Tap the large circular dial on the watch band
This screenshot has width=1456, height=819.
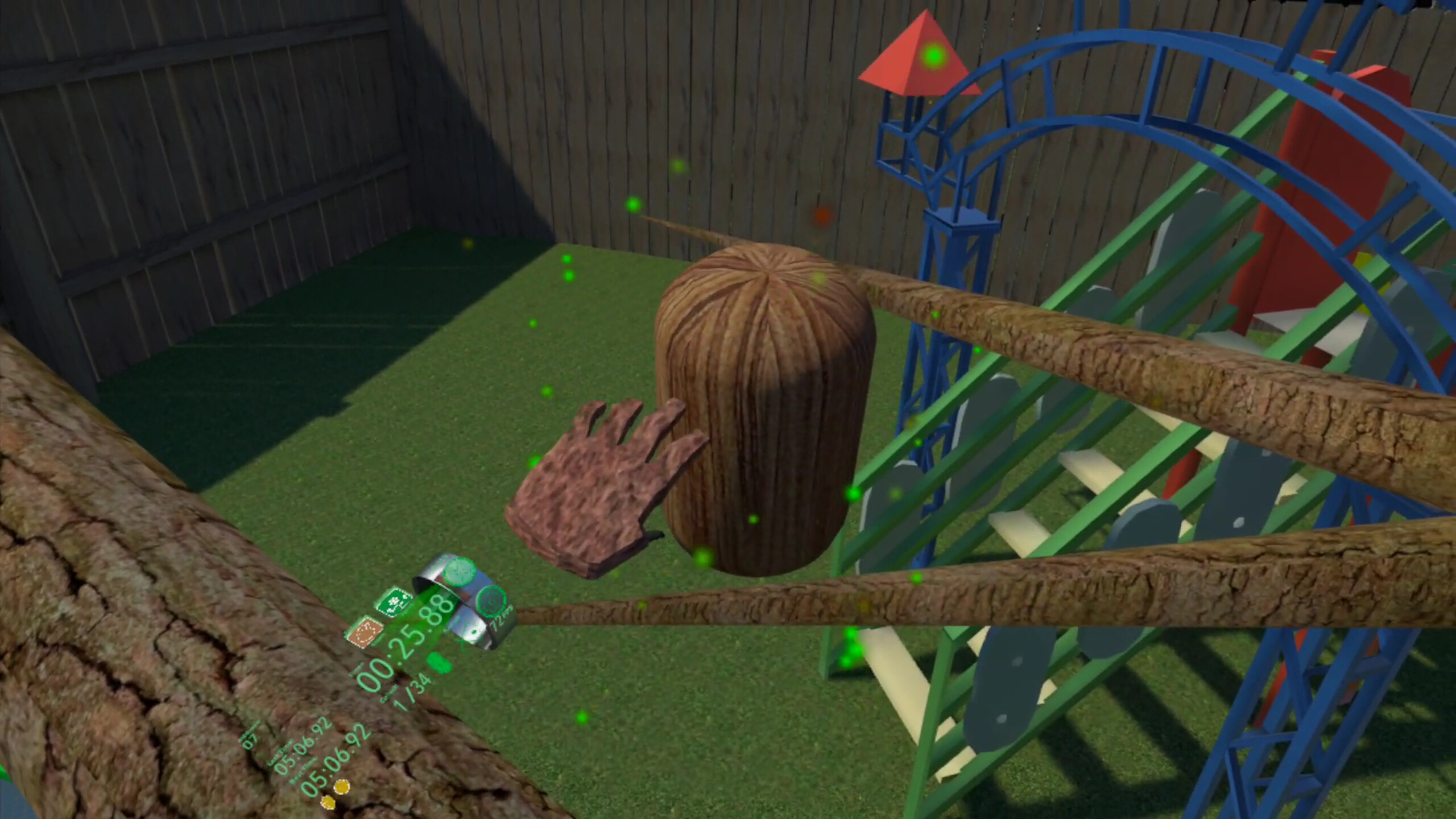pos(491,602)
